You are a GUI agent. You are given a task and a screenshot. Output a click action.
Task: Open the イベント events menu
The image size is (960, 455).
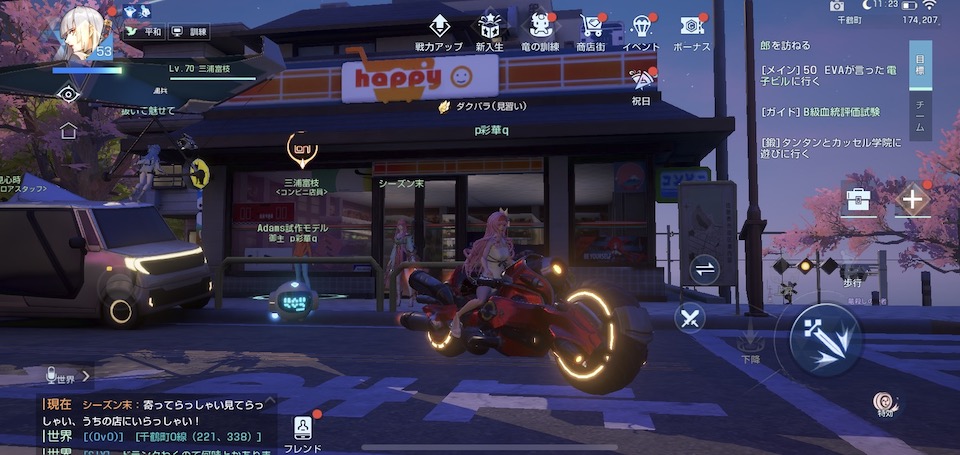pyautogui.click(x=640, y=31)
